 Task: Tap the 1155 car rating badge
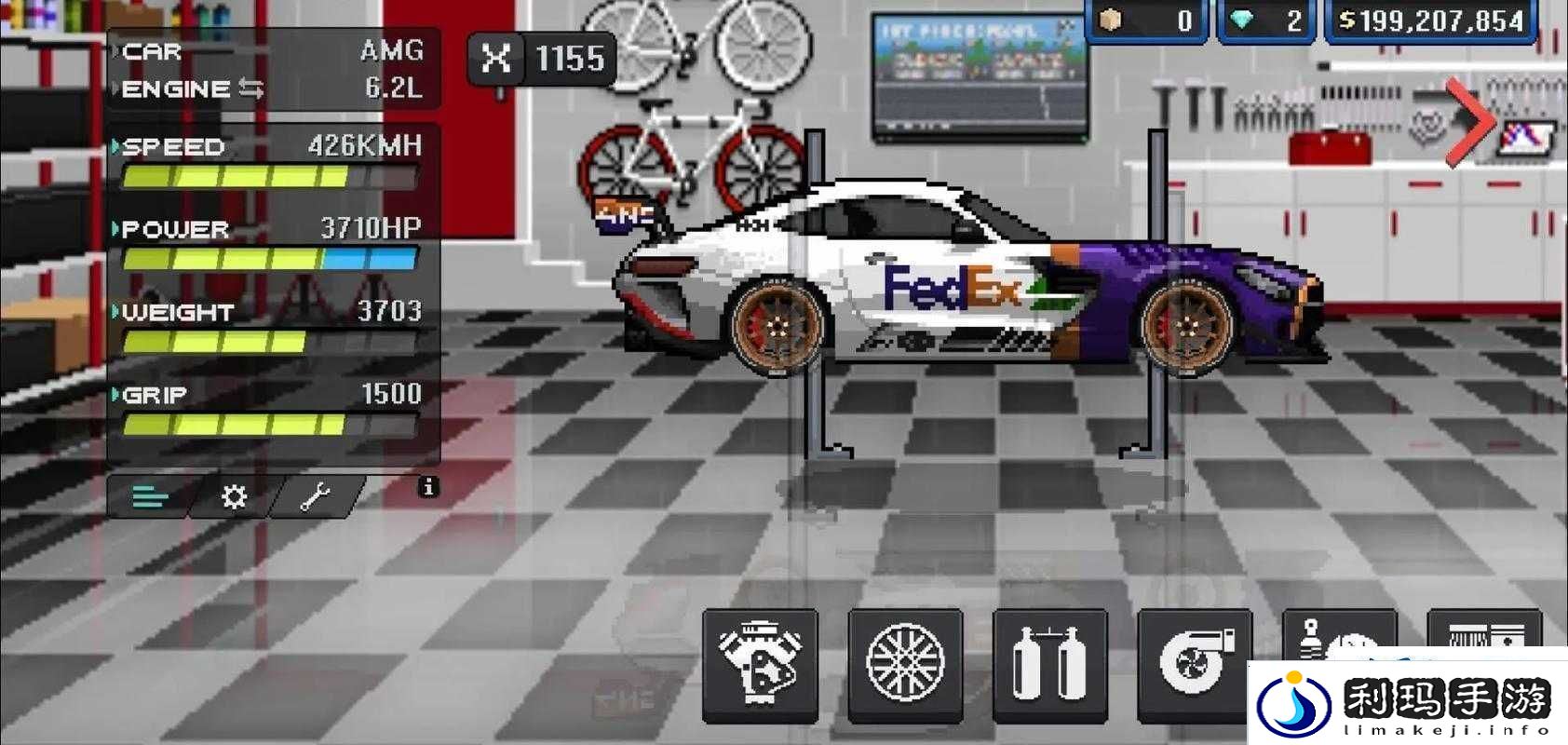pos(542,60)
